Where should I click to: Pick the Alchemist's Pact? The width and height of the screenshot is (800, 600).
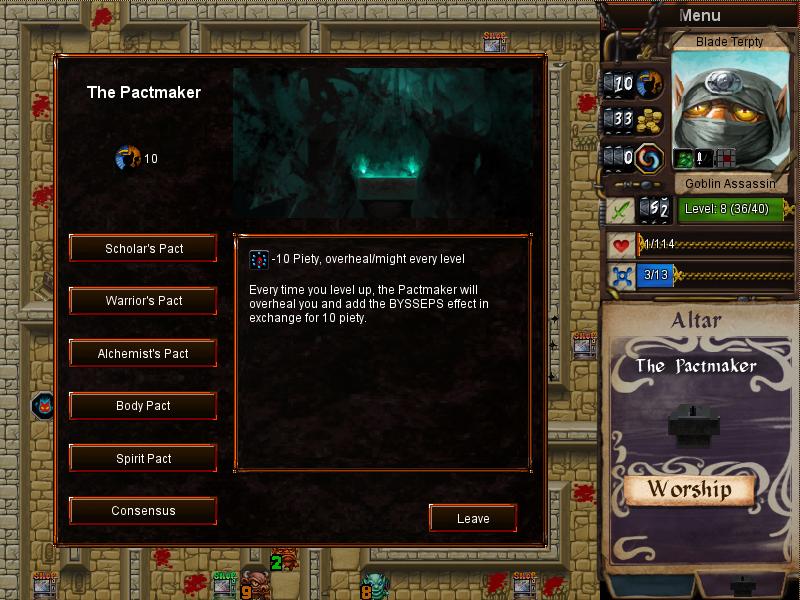(144, 354)
